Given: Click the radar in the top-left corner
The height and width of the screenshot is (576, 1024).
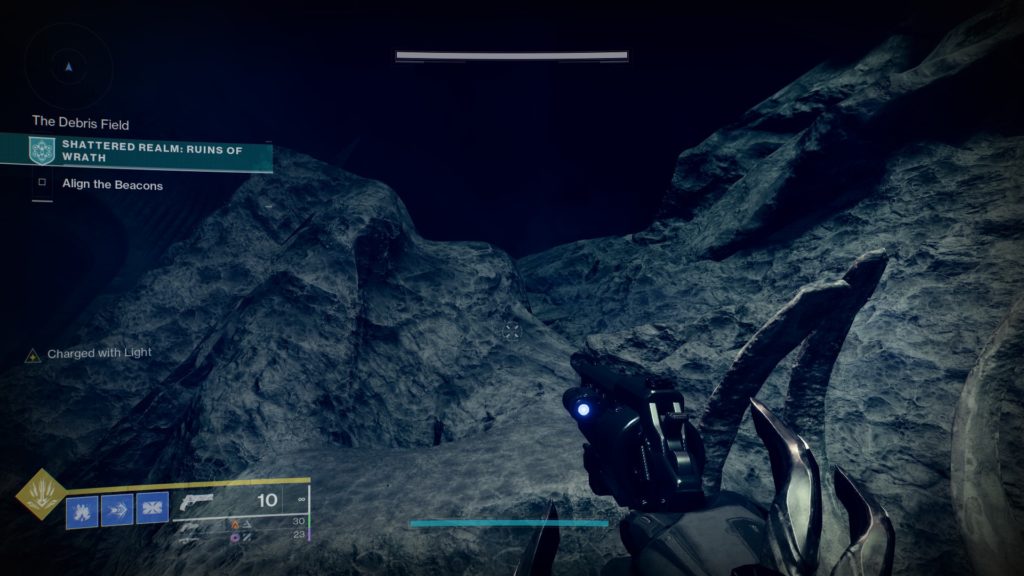Looking at the screenshot, I should [x=68, y=66].
